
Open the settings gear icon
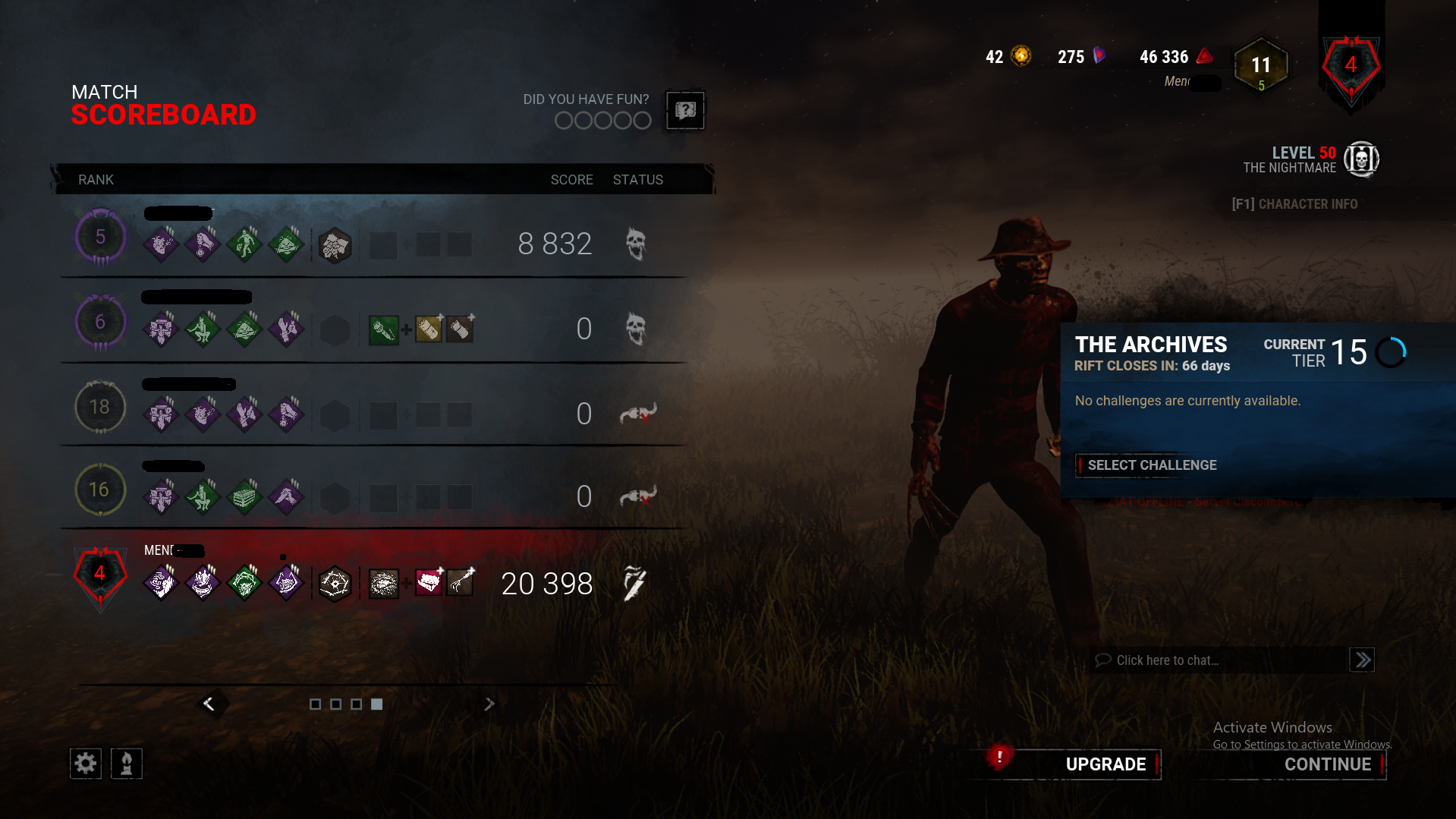click(x=85, y=764)
